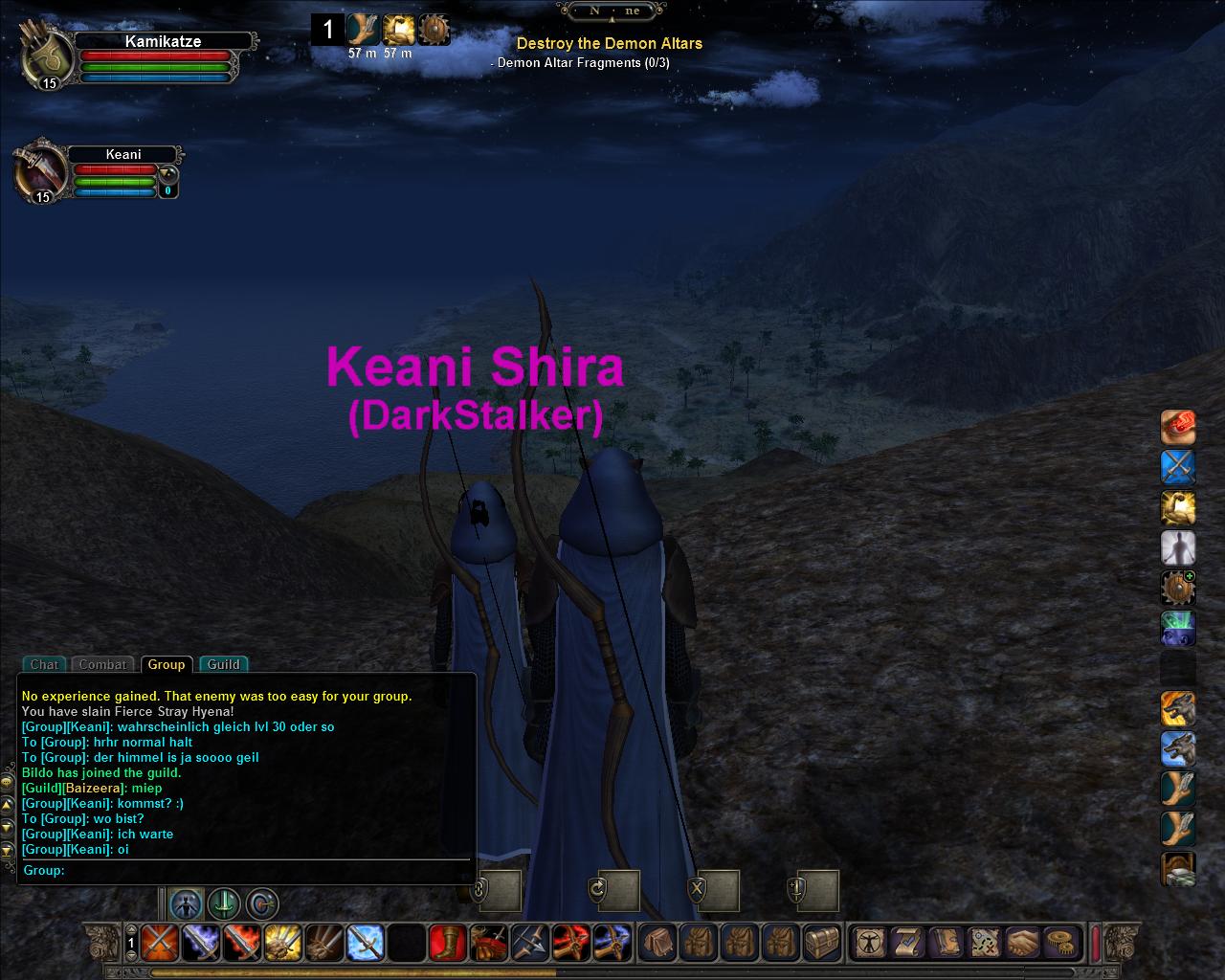Use the flexing arm strength buff skill
This screenshot has width=1225, height=980.
[1178, 508]
